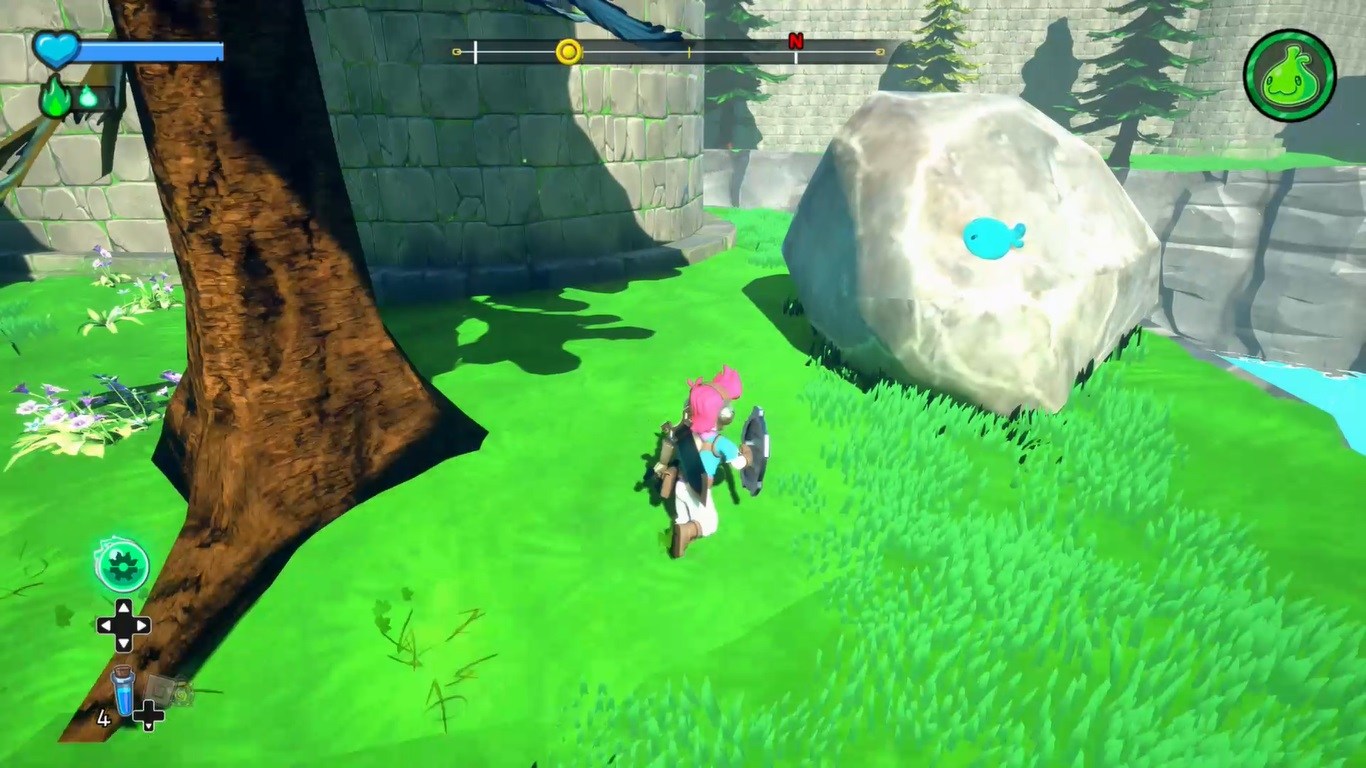Click the red N north marker
This screenshot has width=1366, height=768.
tap(796, 41)
